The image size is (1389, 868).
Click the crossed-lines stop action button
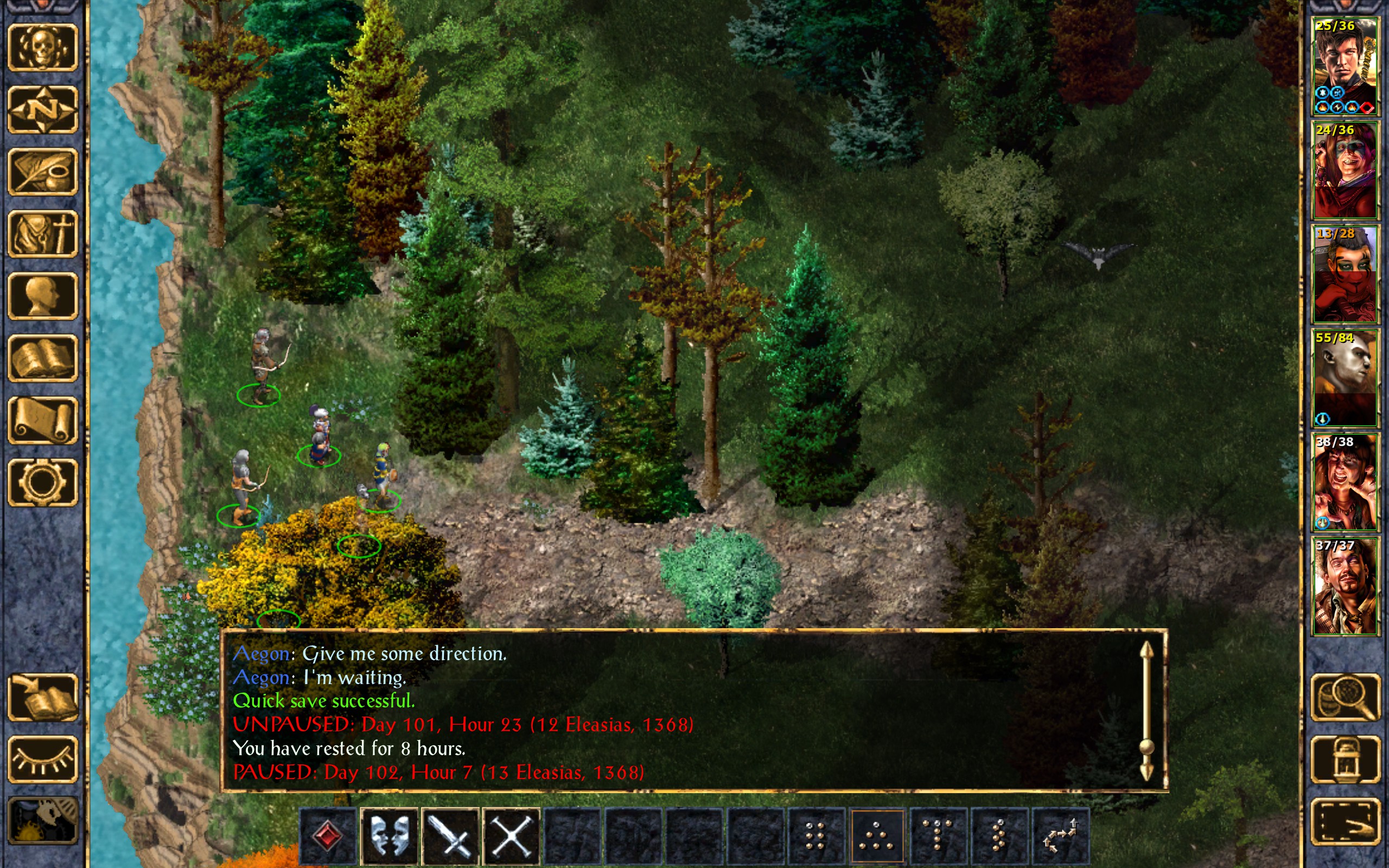511,836
